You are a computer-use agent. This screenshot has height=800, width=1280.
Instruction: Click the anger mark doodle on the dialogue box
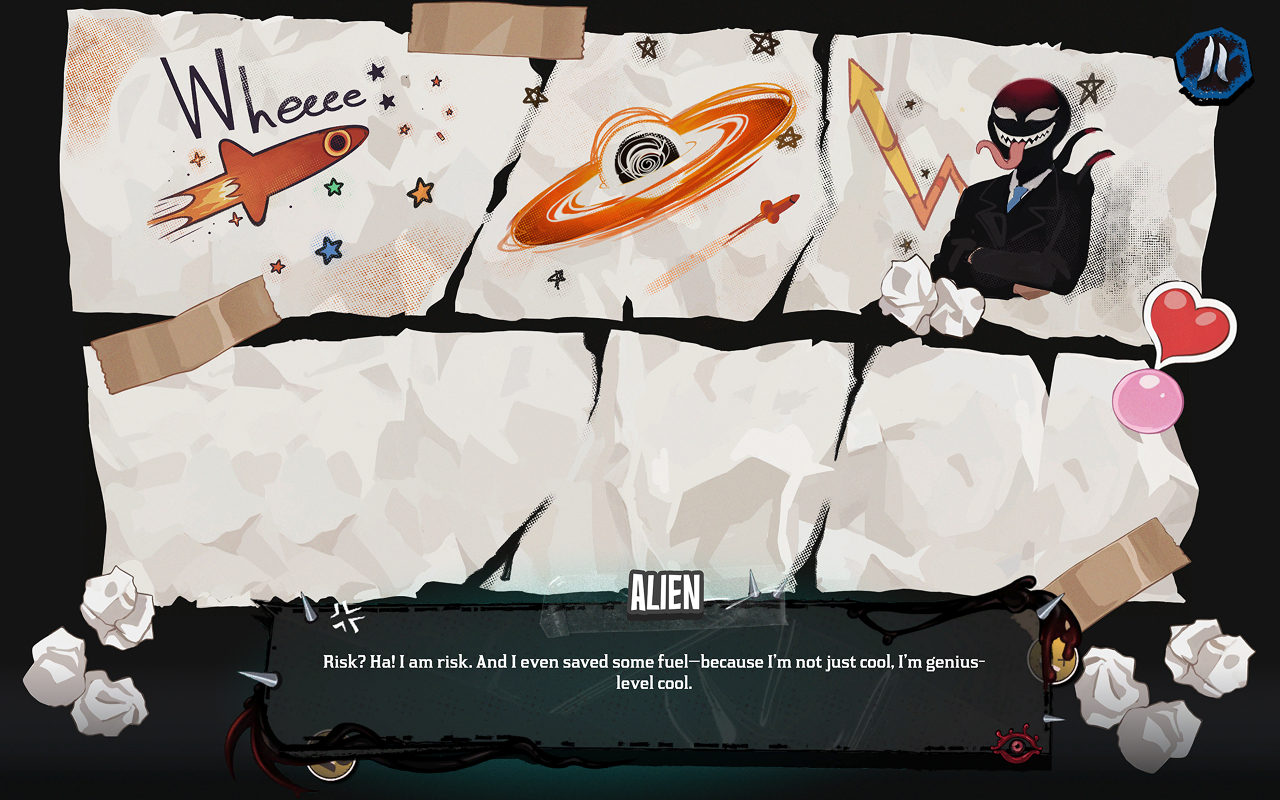[x=346, y=617]
